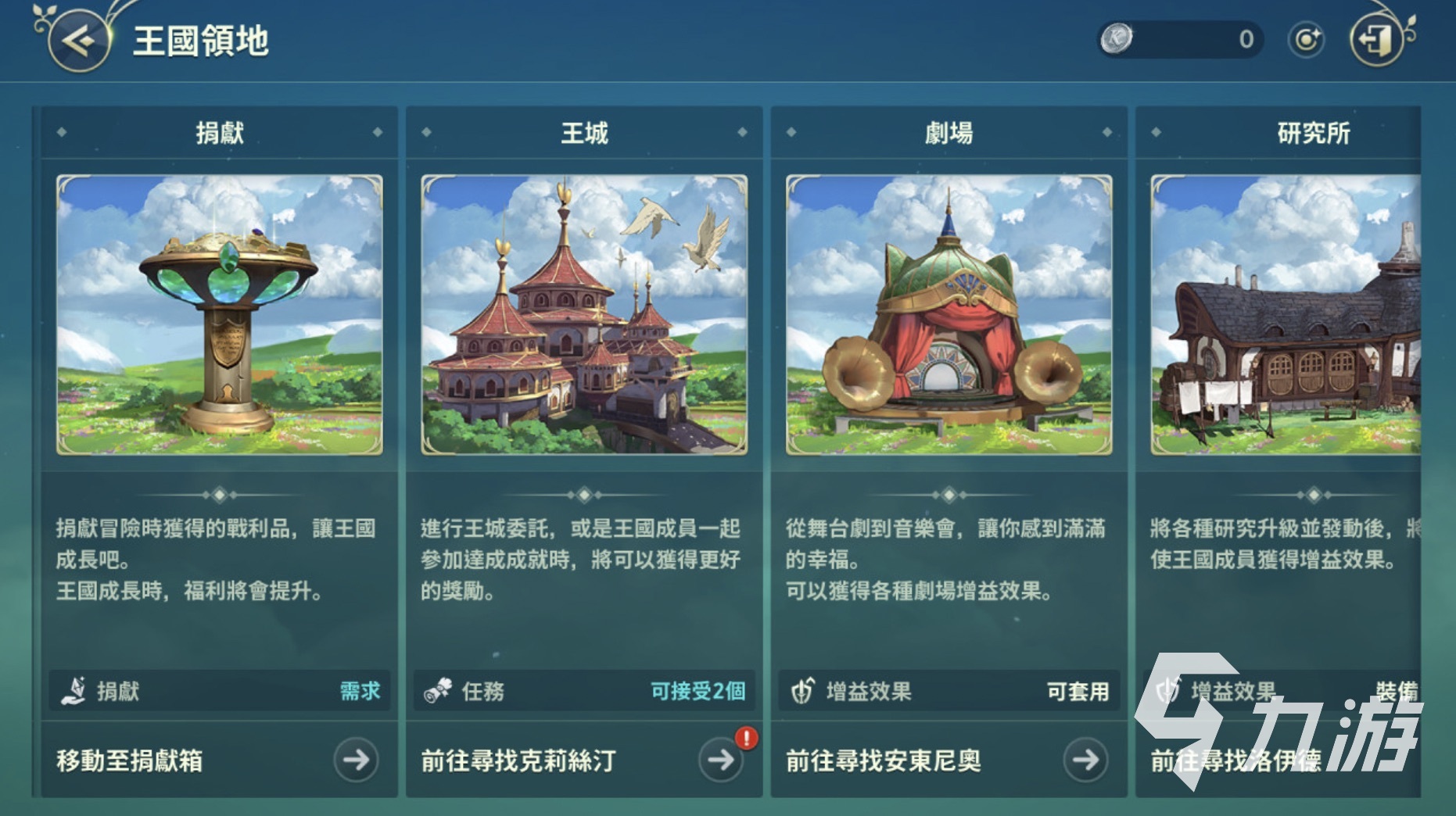Click the refresh icon in the top bar
The image size is (1456, 816).
(x=1307, y=38)
